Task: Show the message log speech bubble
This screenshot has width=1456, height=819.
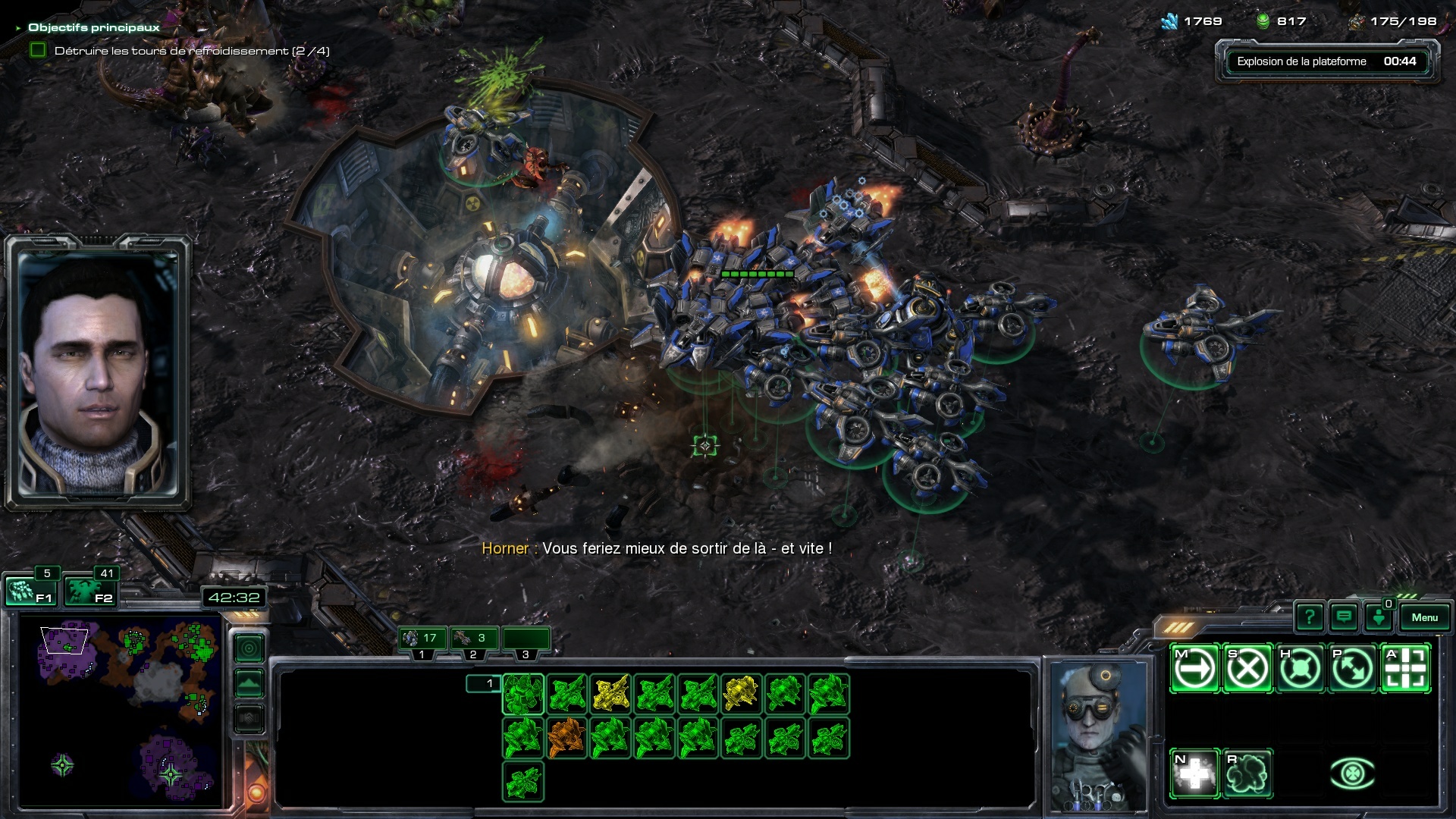Action: tap(1344, 617)
